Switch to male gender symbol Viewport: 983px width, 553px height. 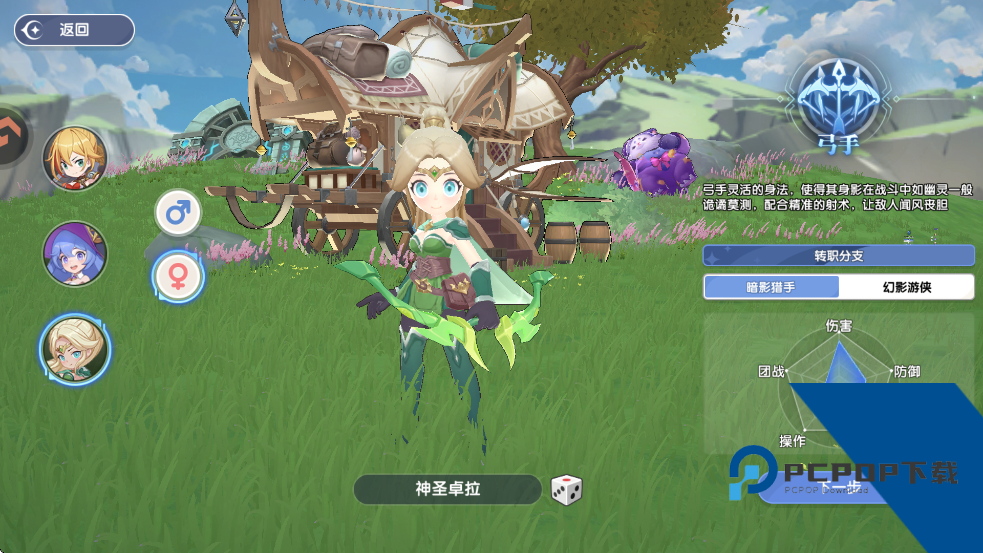[x=178, y=212]
